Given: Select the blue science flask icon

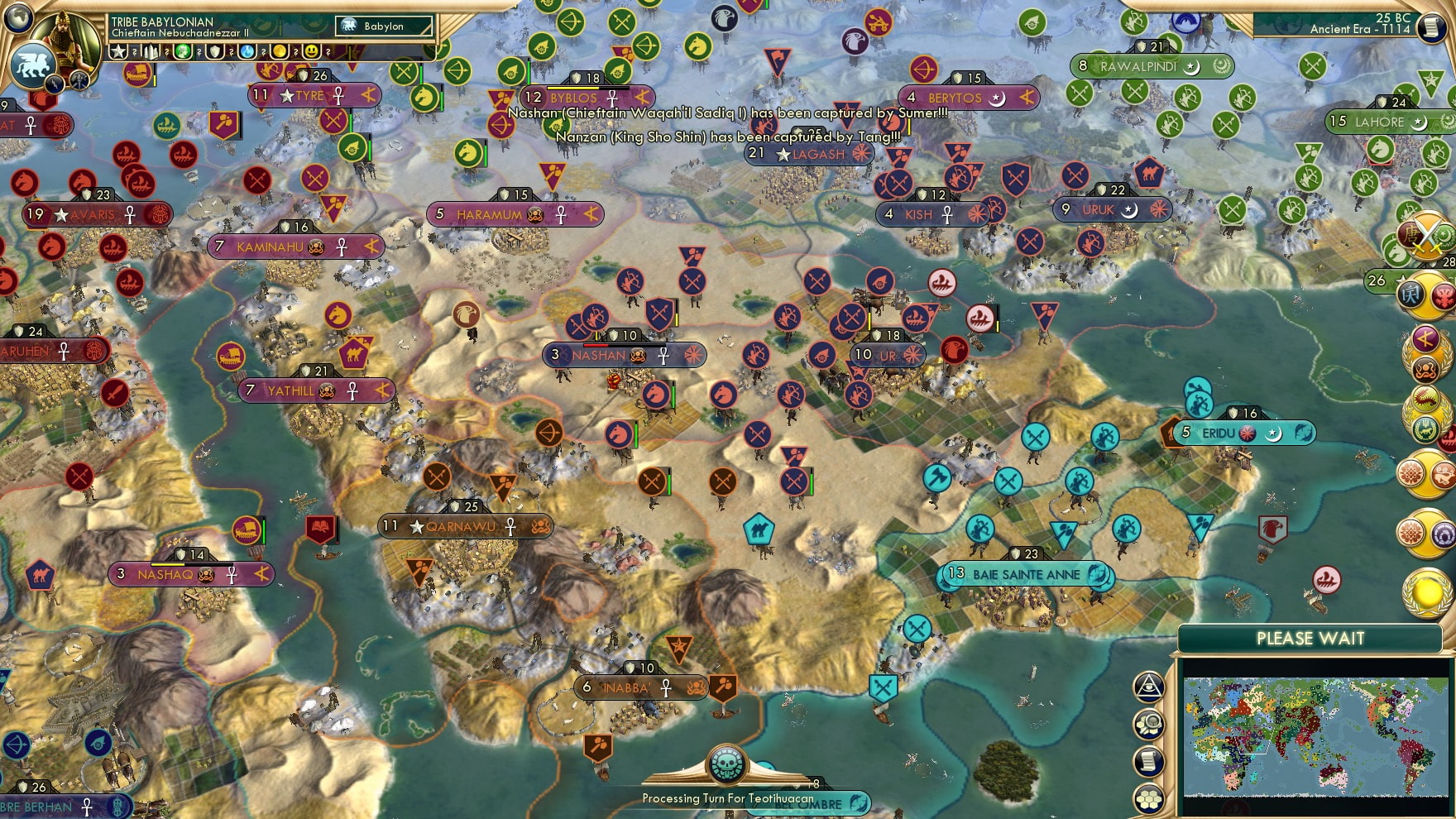Looking at the screenshot, I should click(247, 51).
